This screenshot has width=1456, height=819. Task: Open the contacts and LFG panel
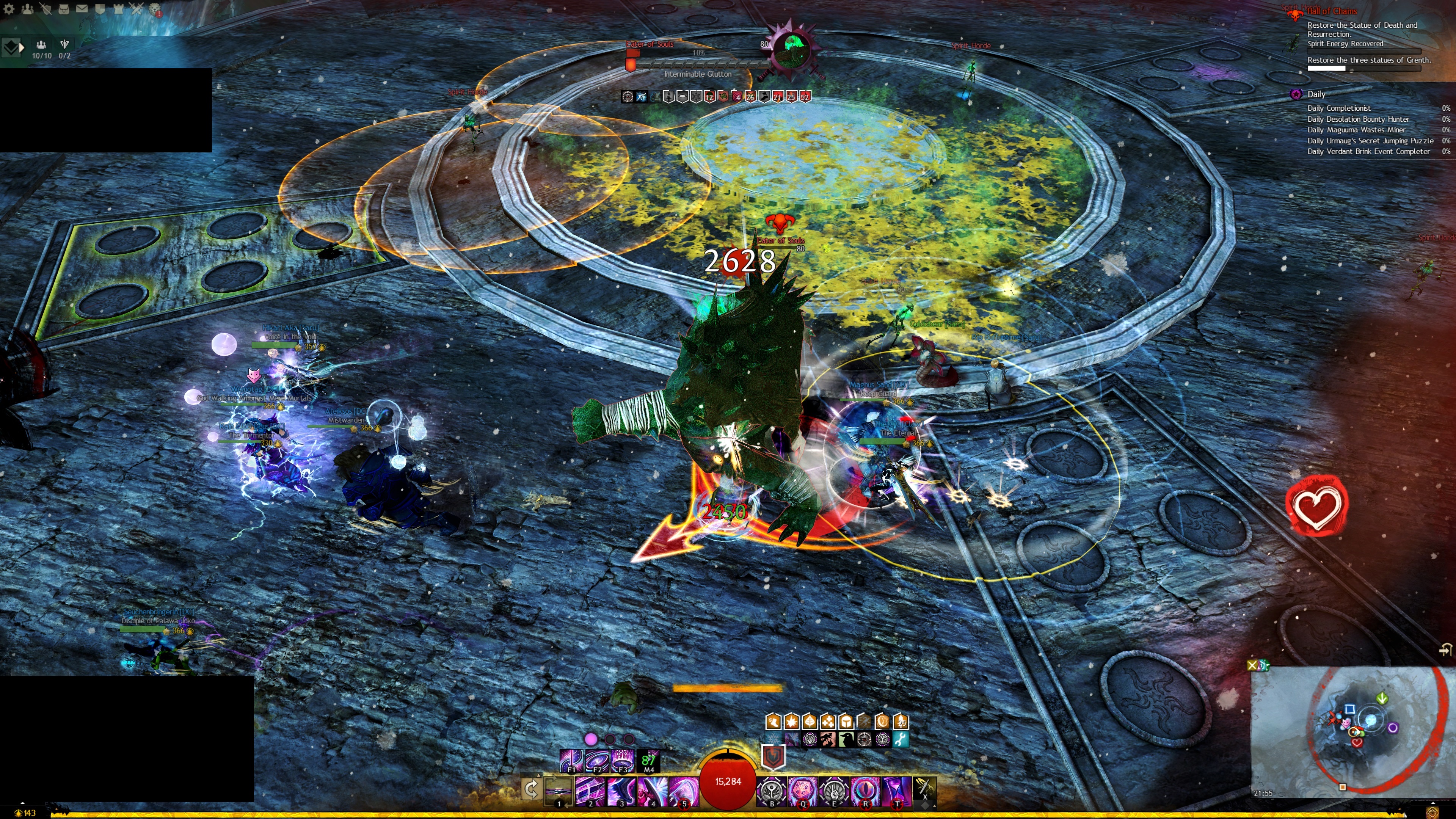coord(27,8)
